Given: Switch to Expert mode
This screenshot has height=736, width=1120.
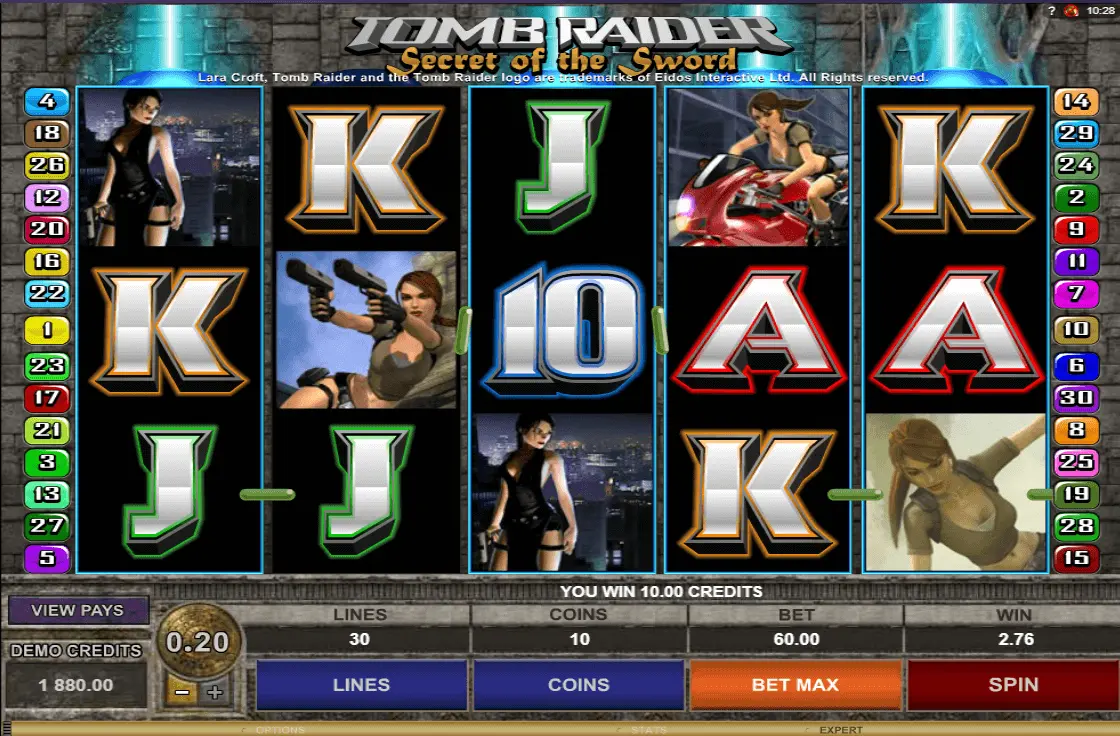Looking at the screenshot, I should (x=840, y=730).
